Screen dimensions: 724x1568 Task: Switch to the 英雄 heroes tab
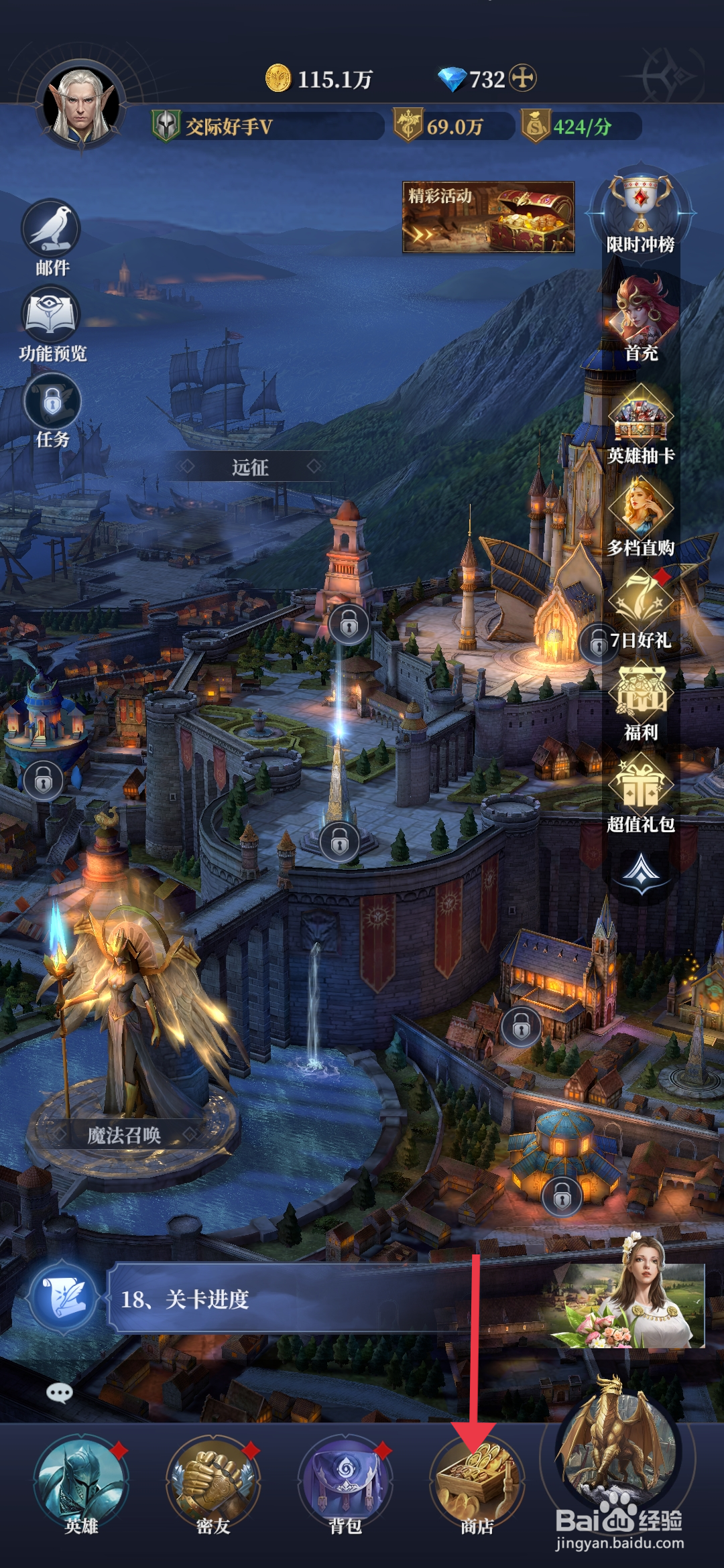[81, 1482]
